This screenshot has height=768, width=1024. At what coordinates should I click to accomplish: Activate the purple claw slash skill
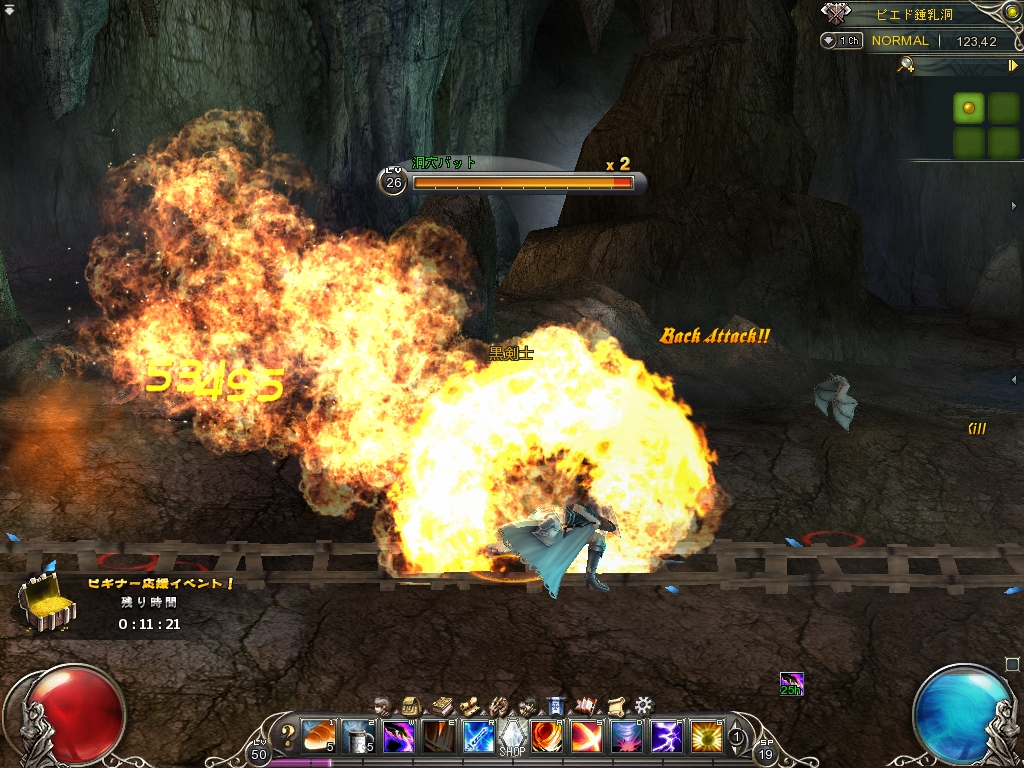point(399,737)
